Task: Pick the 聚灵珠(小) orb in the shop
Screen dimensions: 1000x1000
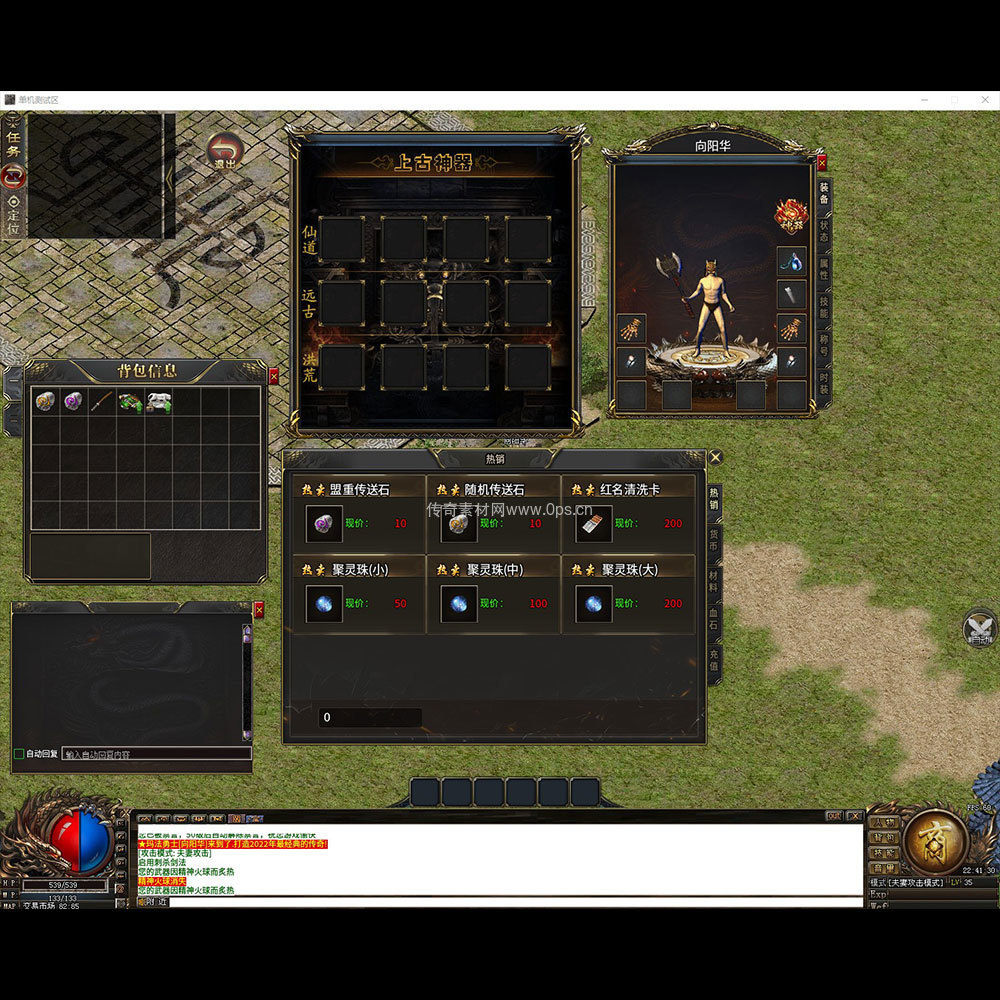Action: (324, 603)
